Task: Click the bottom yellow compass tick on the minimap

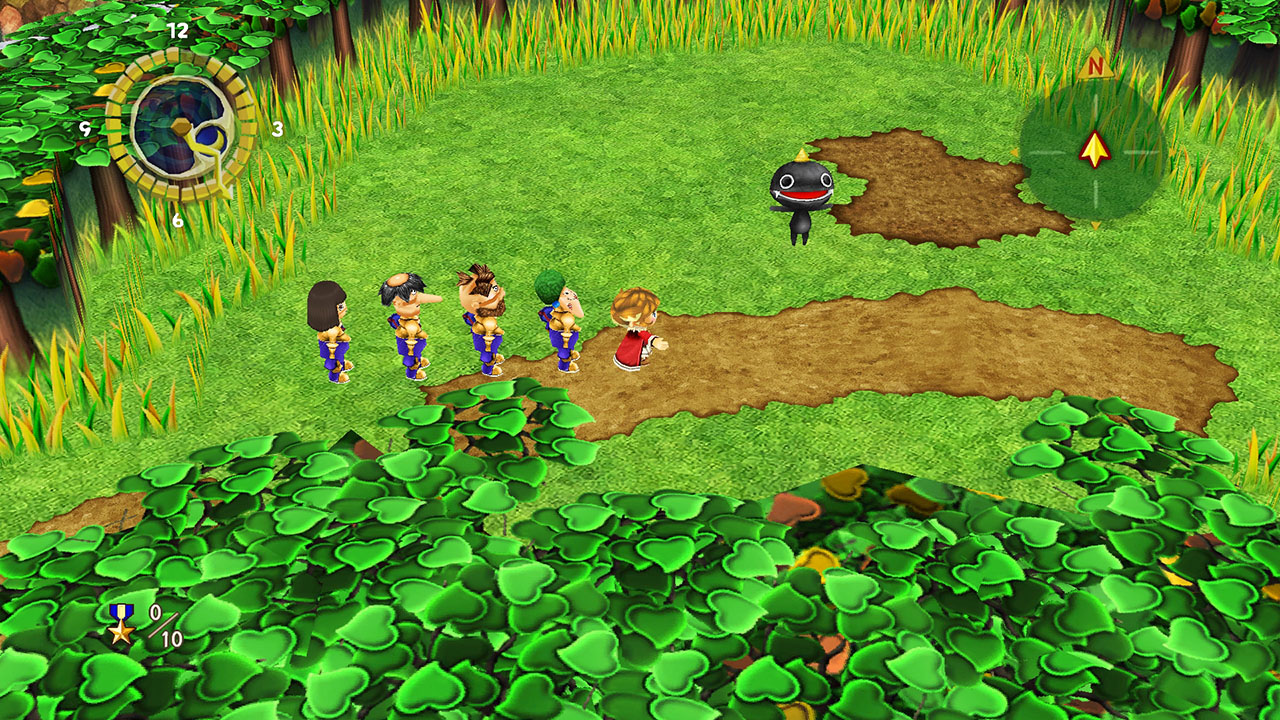Action: [1094, 225]
